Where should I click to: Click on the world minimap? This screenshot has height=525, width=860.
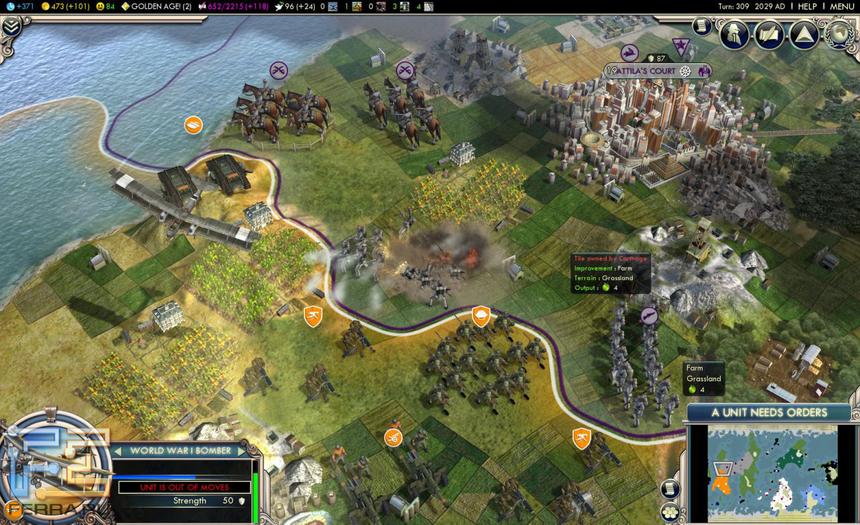tap(769, 472)
